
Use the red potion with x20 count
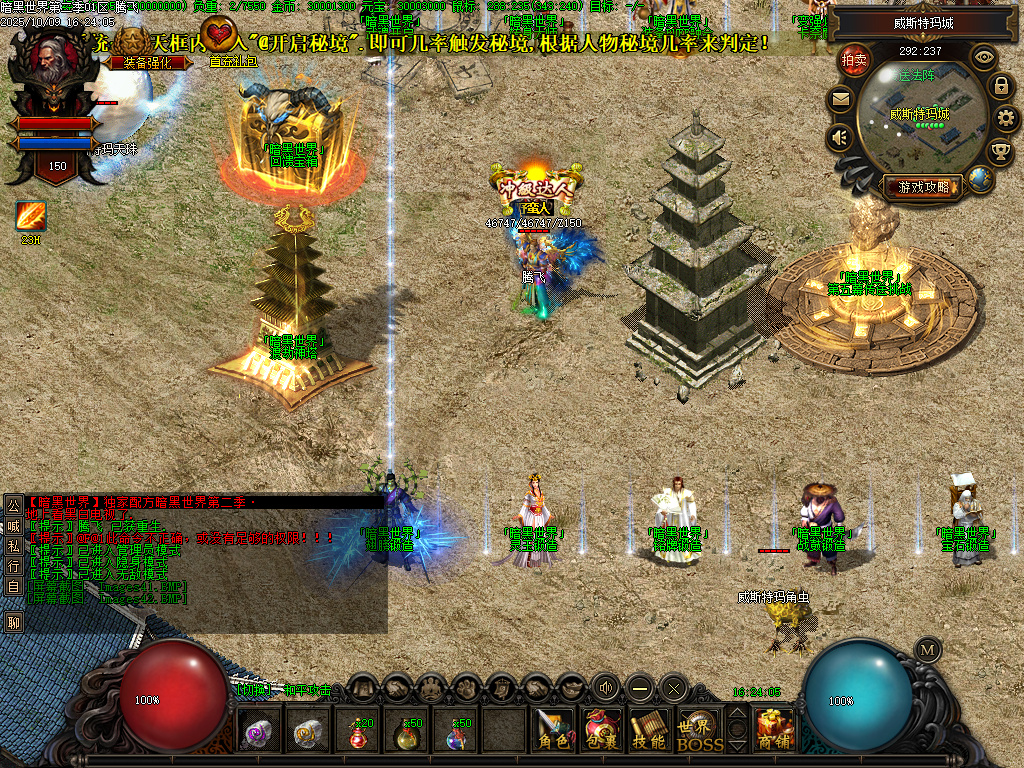click(358, 733)
